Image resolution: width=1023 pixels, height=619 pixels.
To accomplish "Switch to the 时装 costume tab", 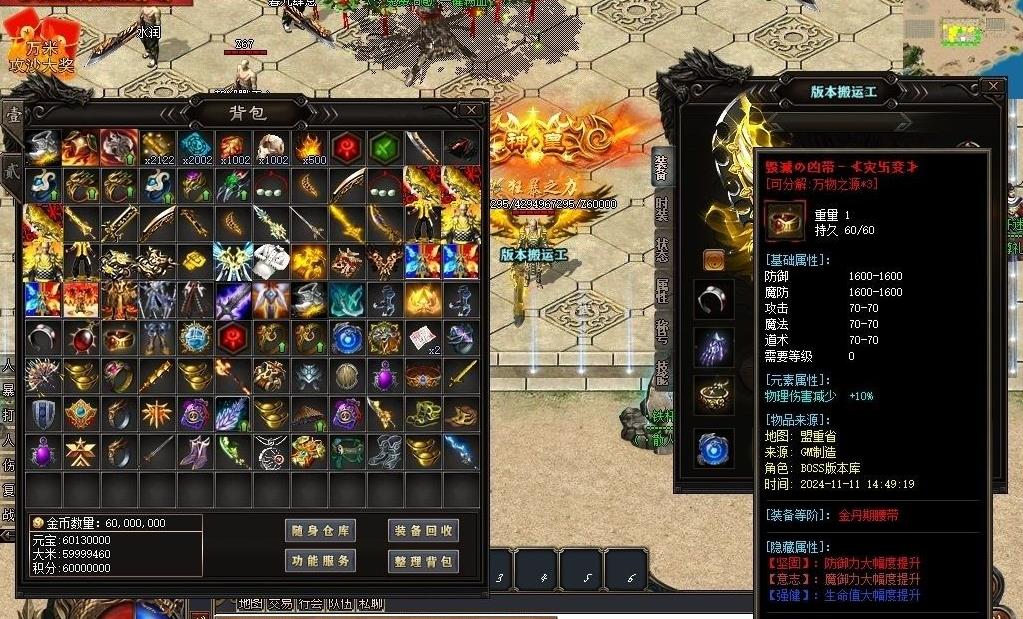I will (662, 209).
